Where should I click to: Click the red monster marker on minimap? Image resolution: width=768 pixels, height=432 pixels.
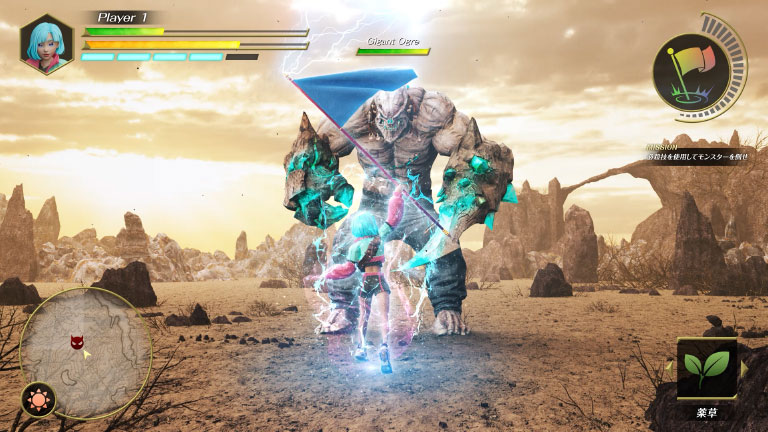(77, 343)
